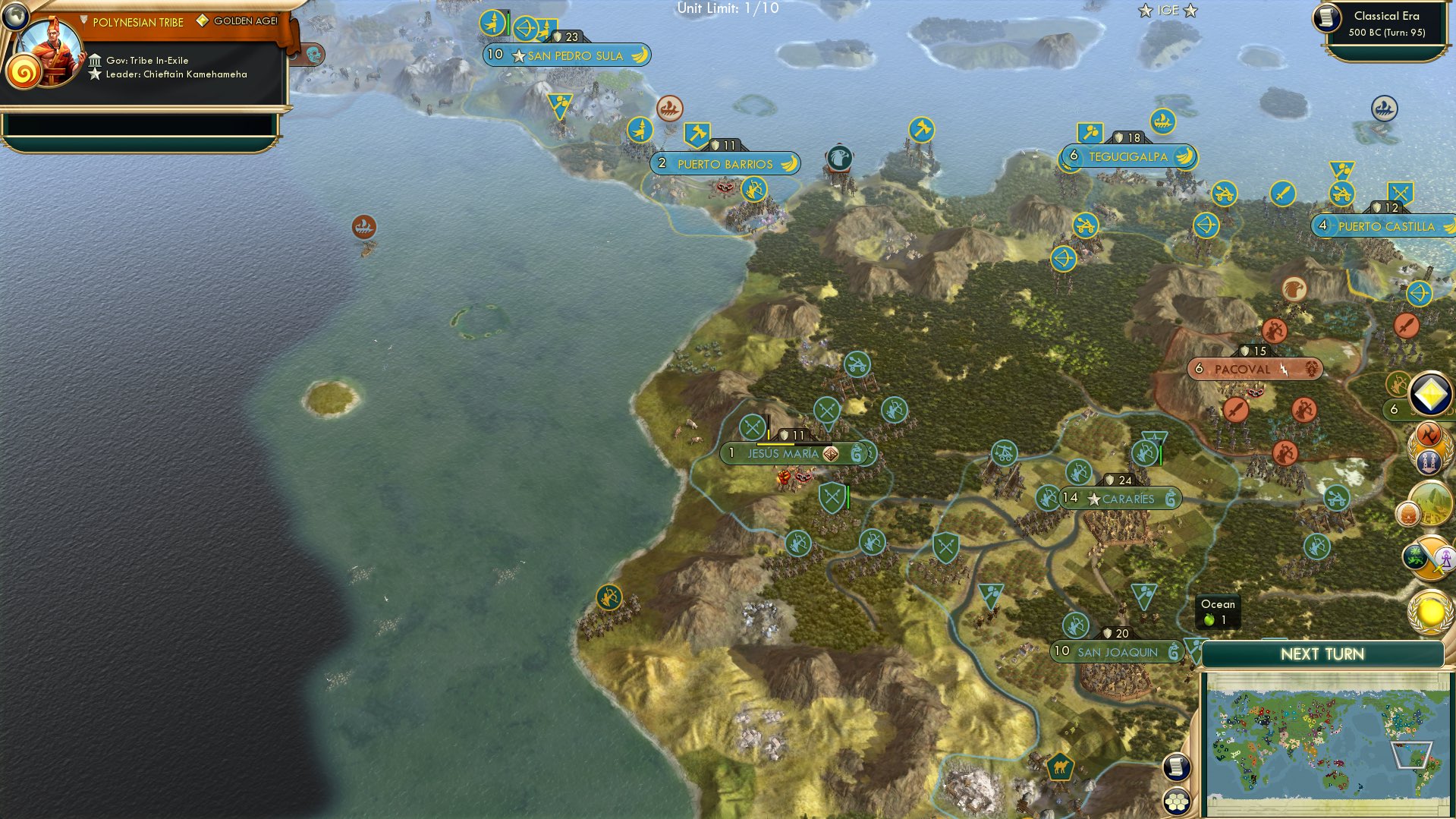1456x819 pixels.
Task: Open the notification log scroll icon
Action: [x=1177, y=766]
